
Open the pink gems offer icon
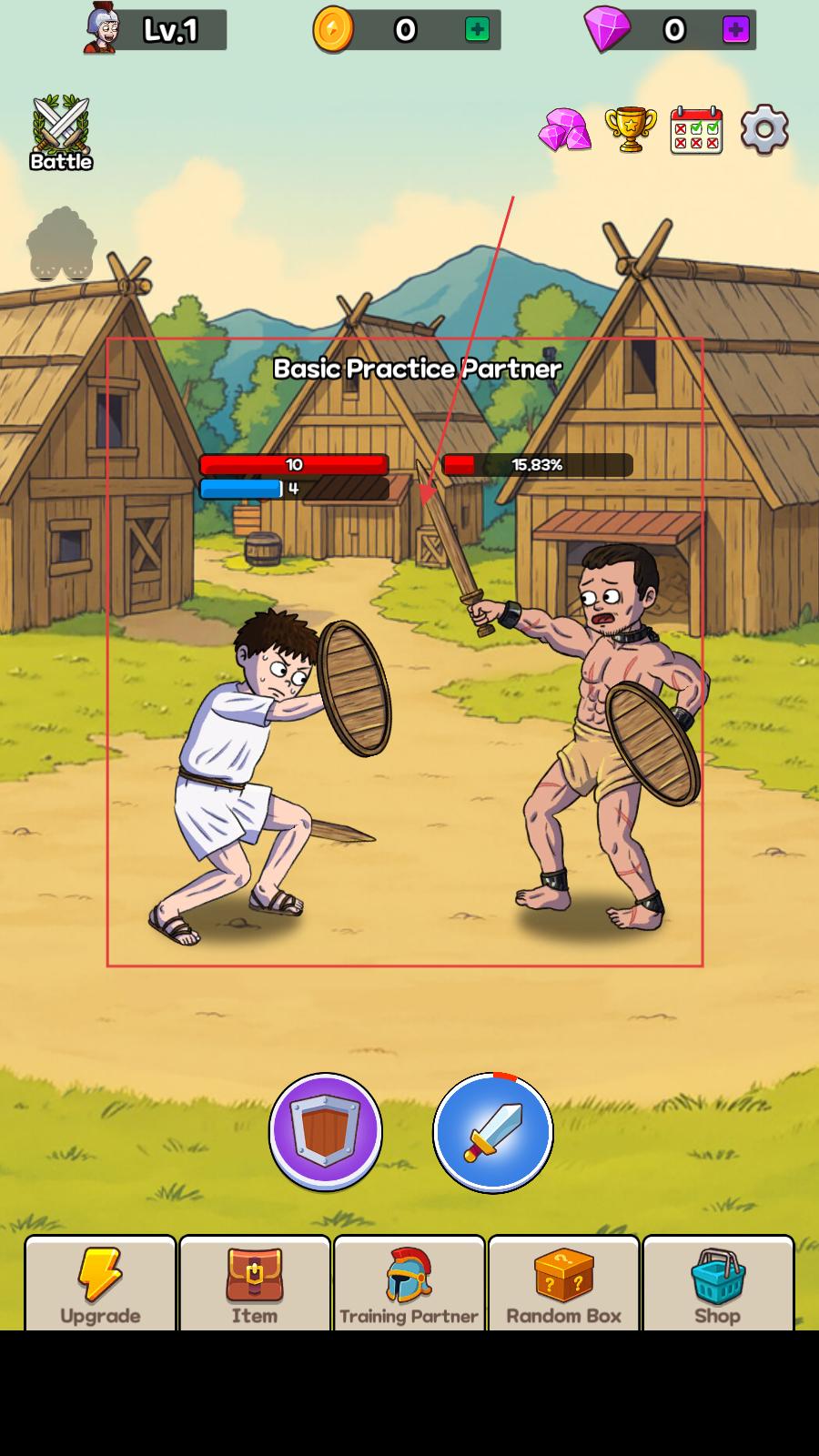click(x=564, y=130)
